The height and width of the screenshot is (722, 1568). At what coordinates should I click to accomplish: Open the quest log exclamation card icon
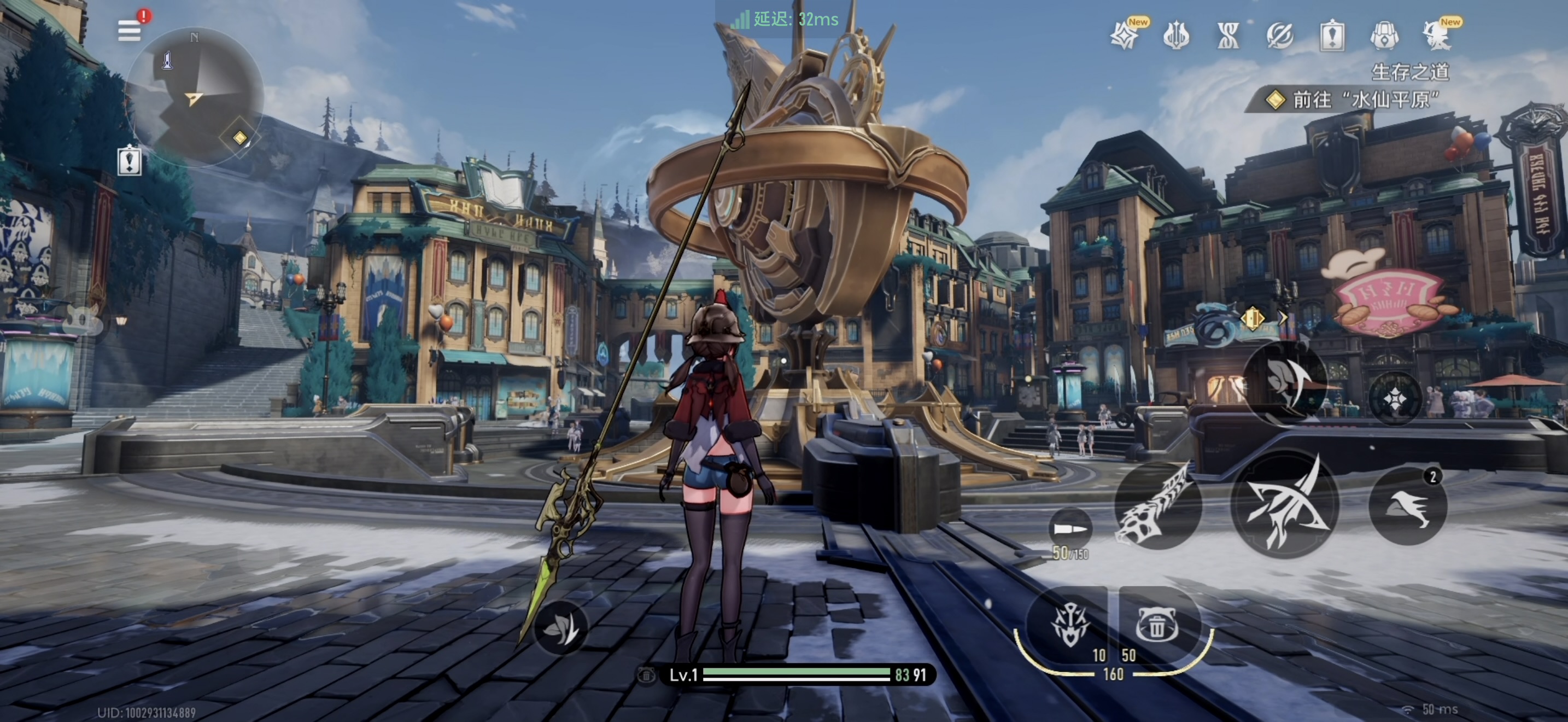tap(1332, 37)
